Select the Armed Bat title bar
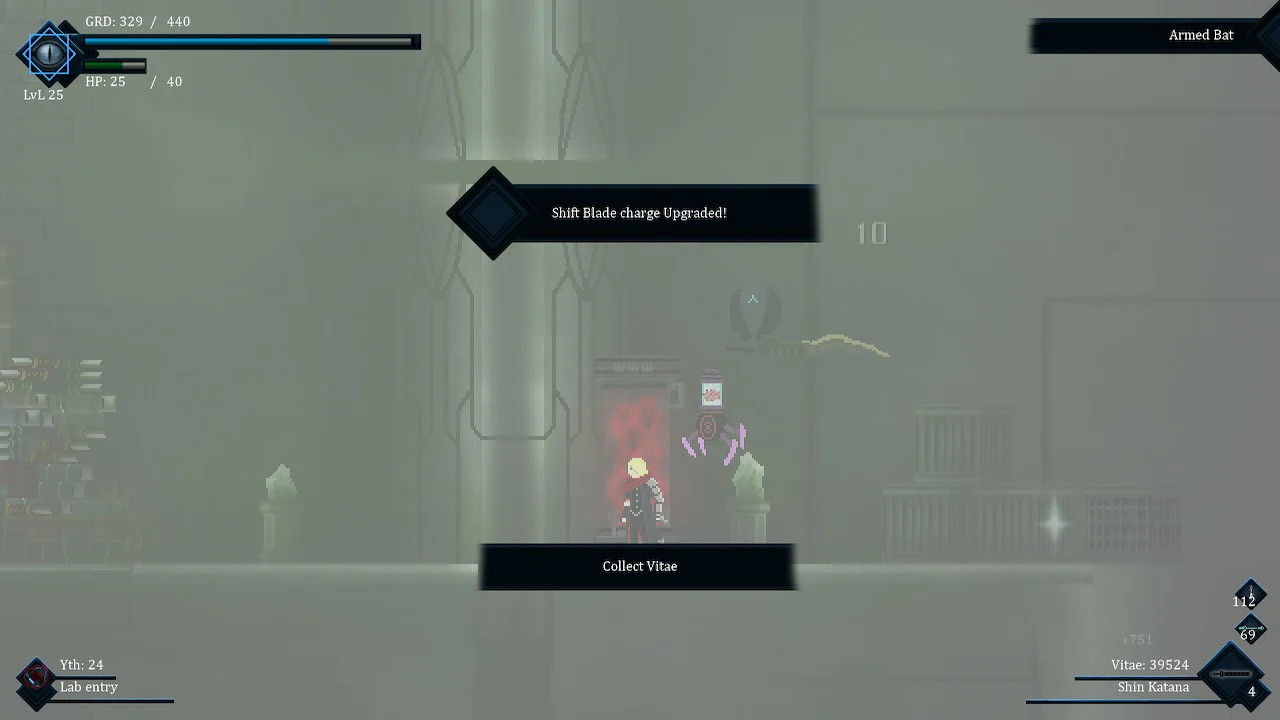 (1200, 35)
